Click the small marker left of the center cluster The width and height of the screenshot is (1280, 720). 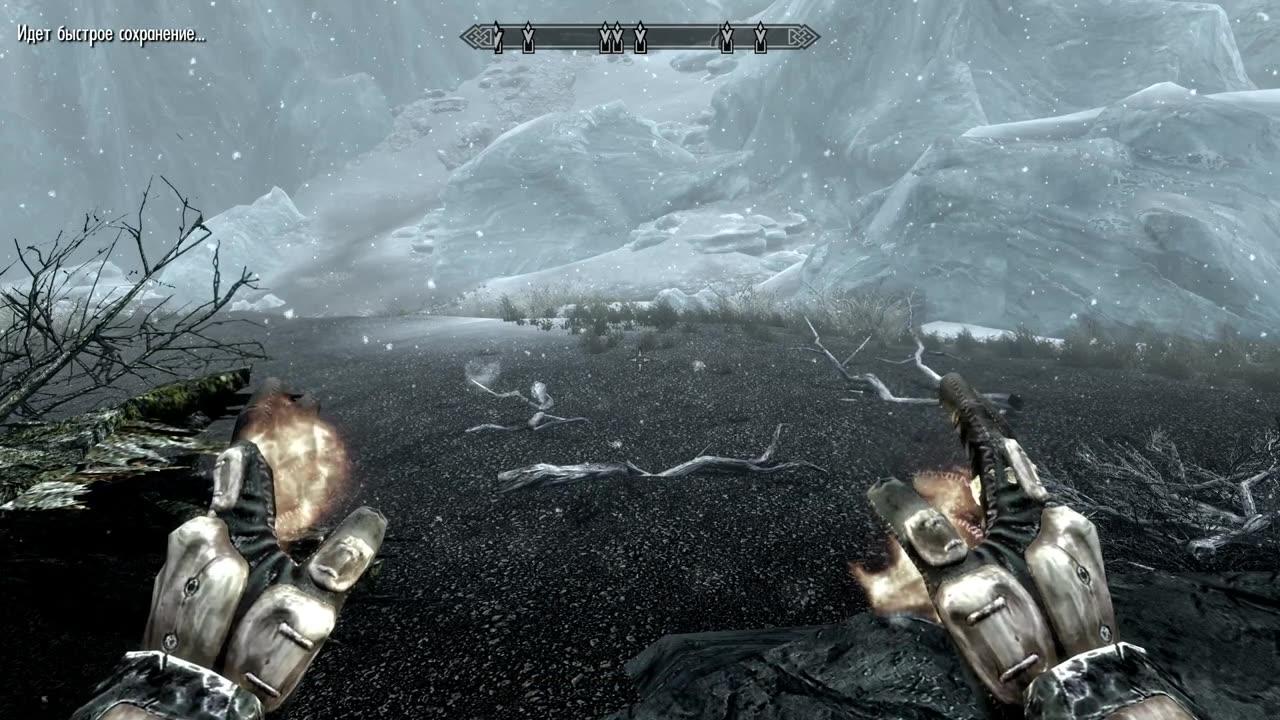coord(529,37)
